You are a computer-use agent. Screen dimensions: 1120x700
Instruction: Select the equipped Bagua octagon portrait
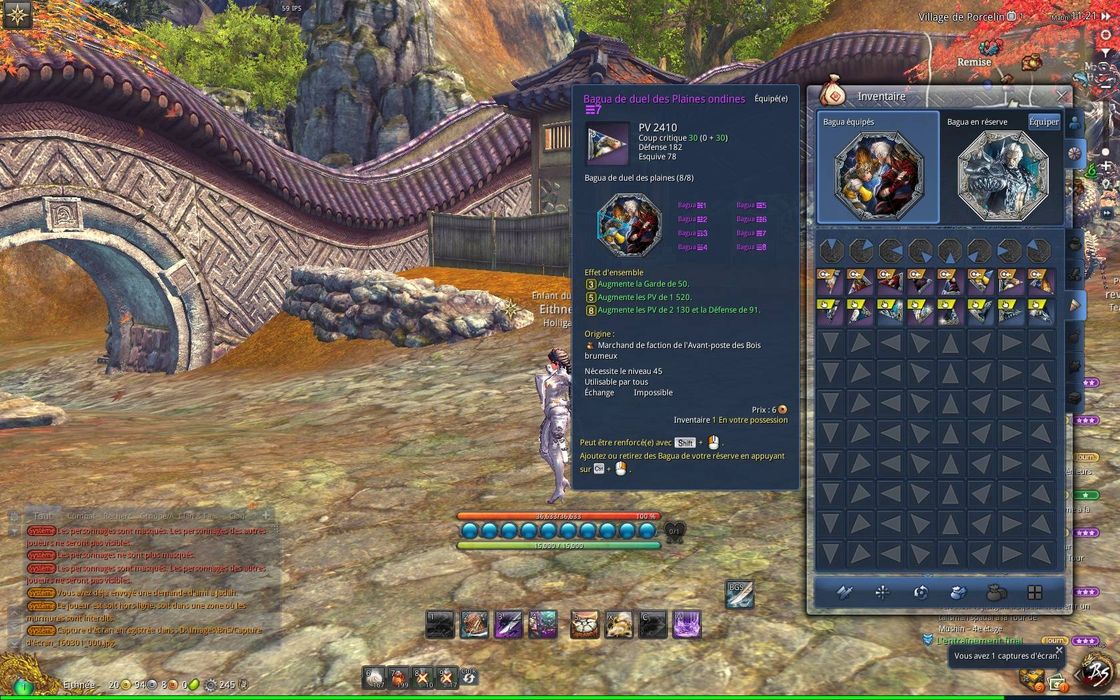pyautogui.click(x=878, y=173)
